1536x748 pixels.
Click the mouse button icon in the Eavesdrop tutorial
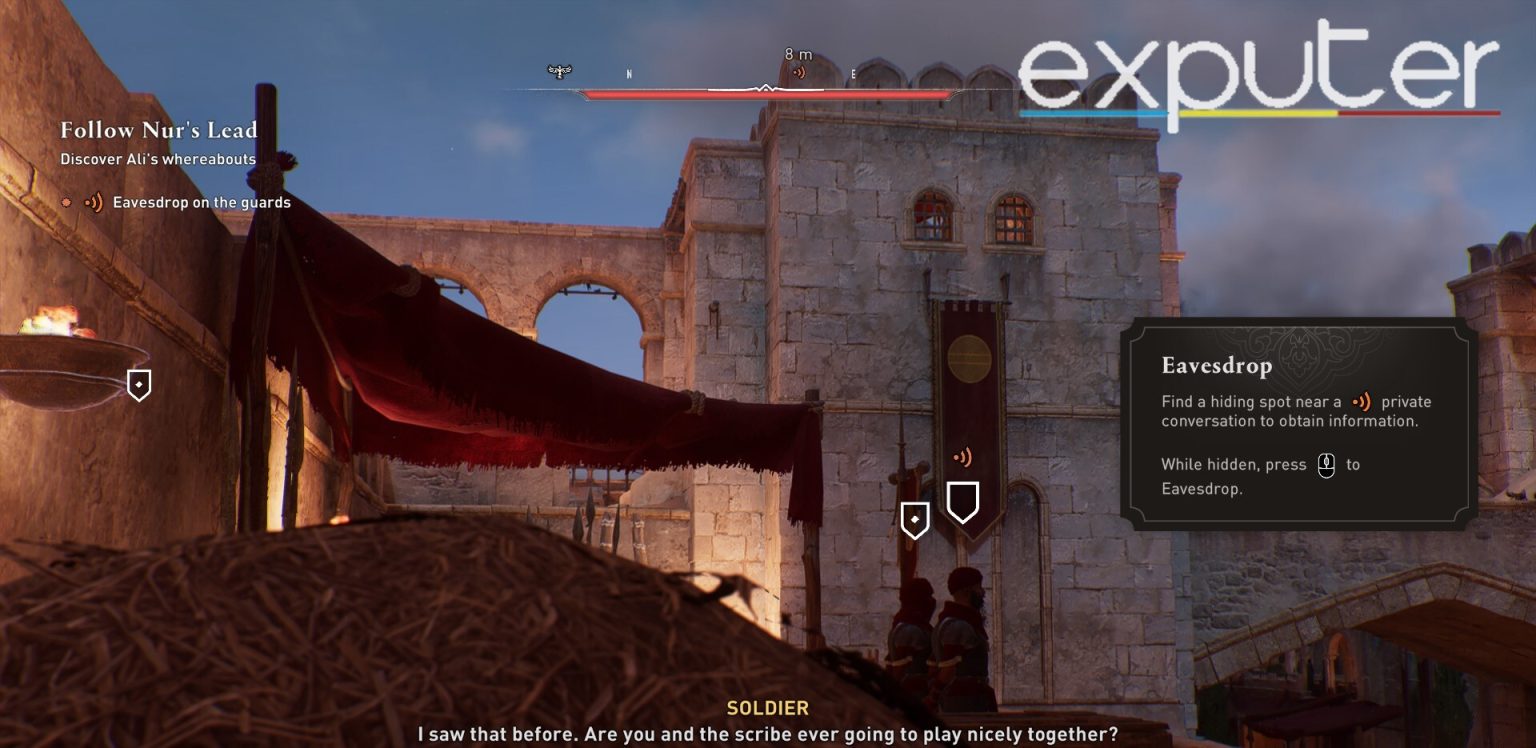[x=1327, y=465]
